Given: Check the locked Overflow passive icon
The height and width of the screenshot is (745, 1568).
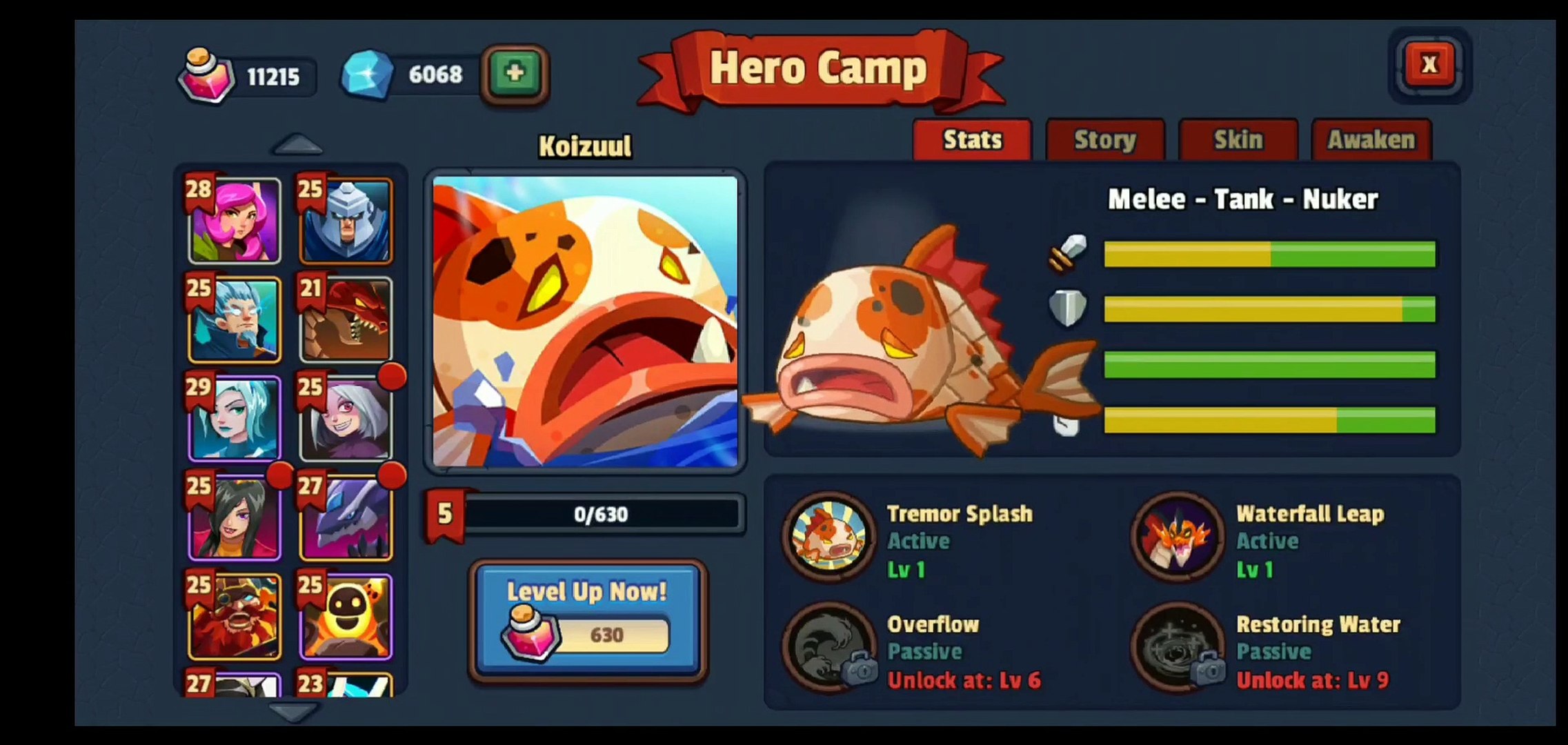Looking at the screenshot, I should [x=828, y=647].
